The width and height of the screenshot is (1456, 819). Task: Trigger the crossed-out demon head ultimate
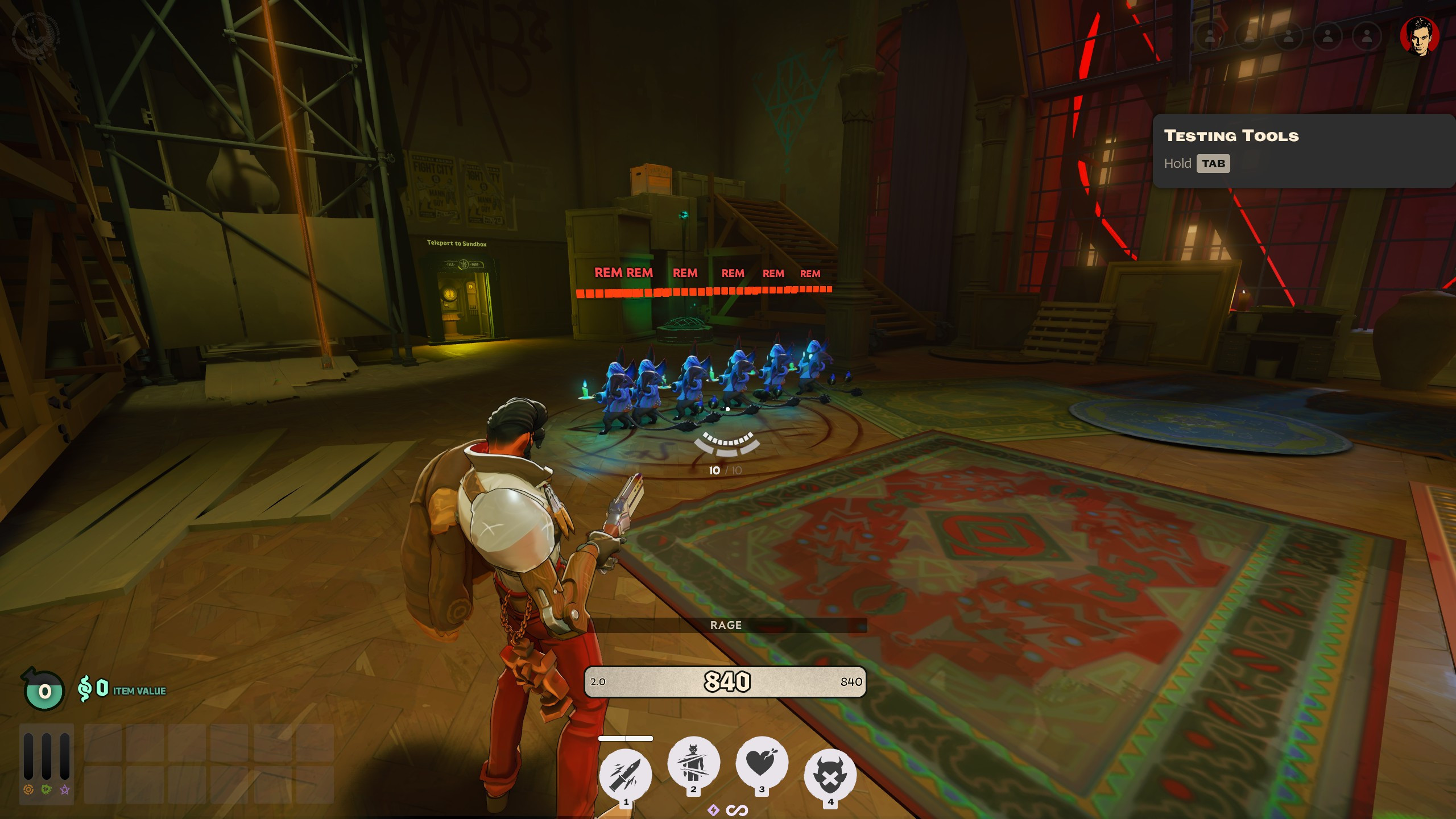coord(830,775)
